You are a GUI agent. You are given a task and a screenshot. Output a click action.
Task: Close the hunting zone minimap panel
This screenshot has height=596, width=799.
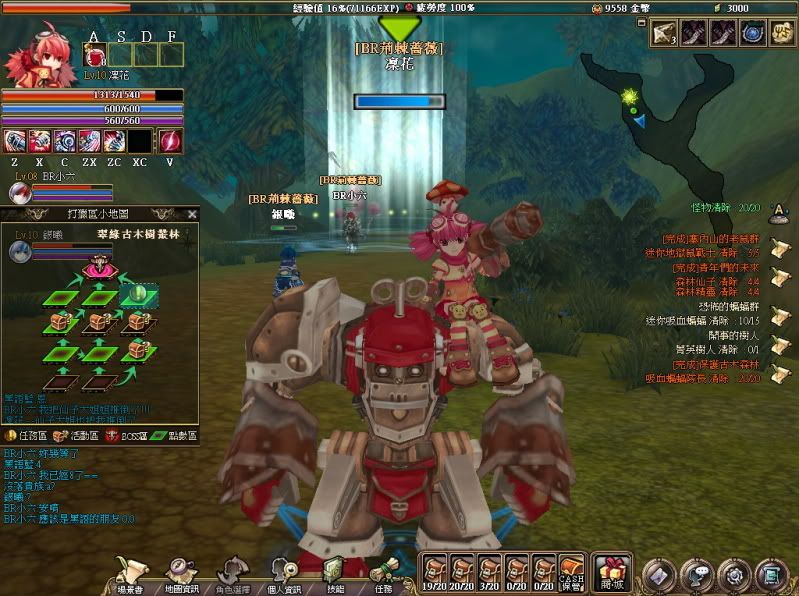coord(192,214)
